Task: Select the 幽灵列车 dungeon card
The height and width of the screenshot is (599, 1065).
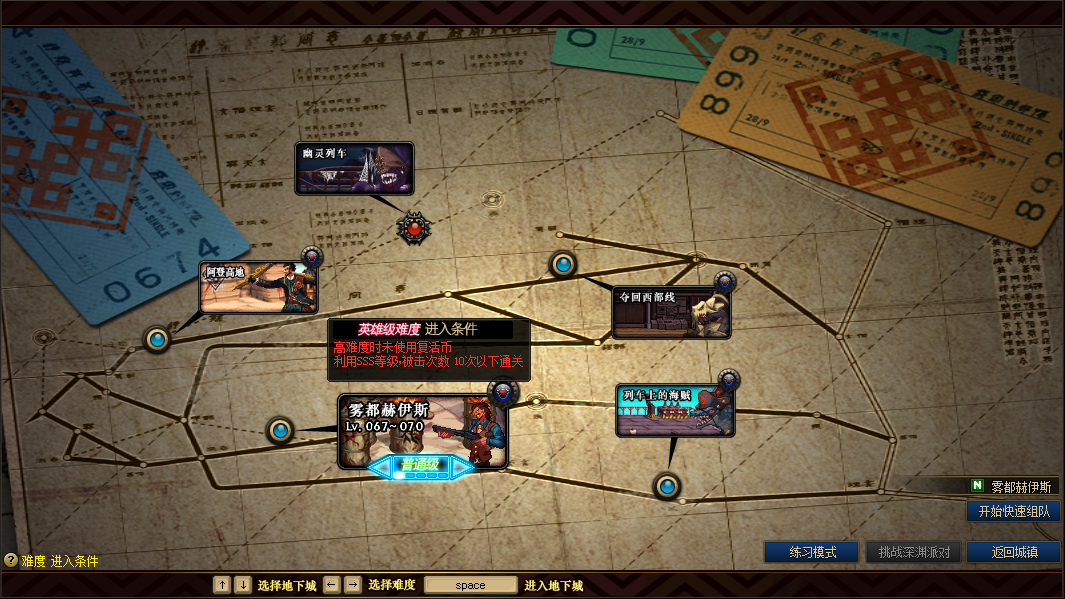Action: (354, 168)
